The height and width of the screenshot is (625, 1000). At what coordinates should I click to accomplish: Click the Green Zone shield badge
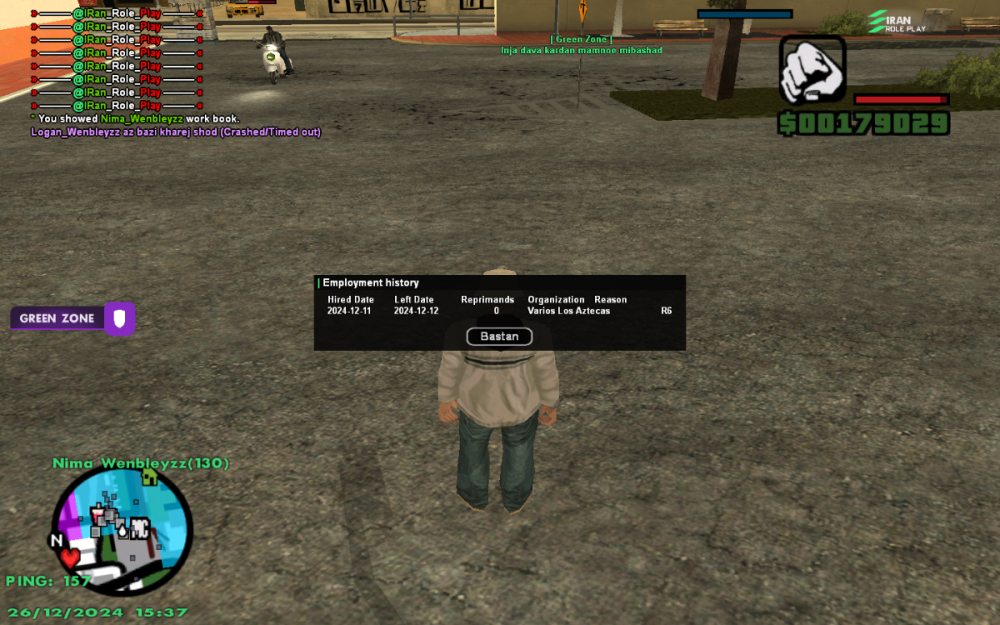(x=120, y=319)
